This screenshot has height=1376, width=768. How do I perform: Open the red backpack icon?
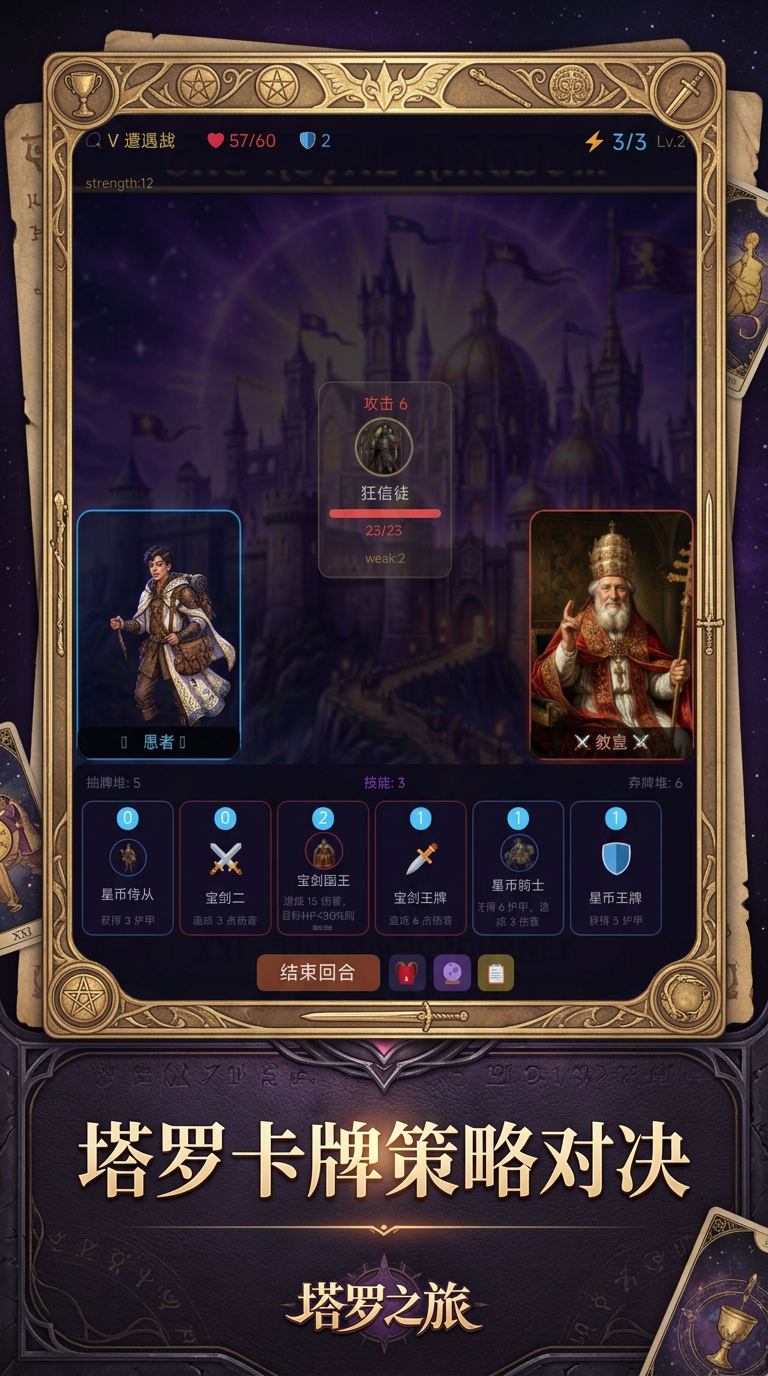pos(407,973)
